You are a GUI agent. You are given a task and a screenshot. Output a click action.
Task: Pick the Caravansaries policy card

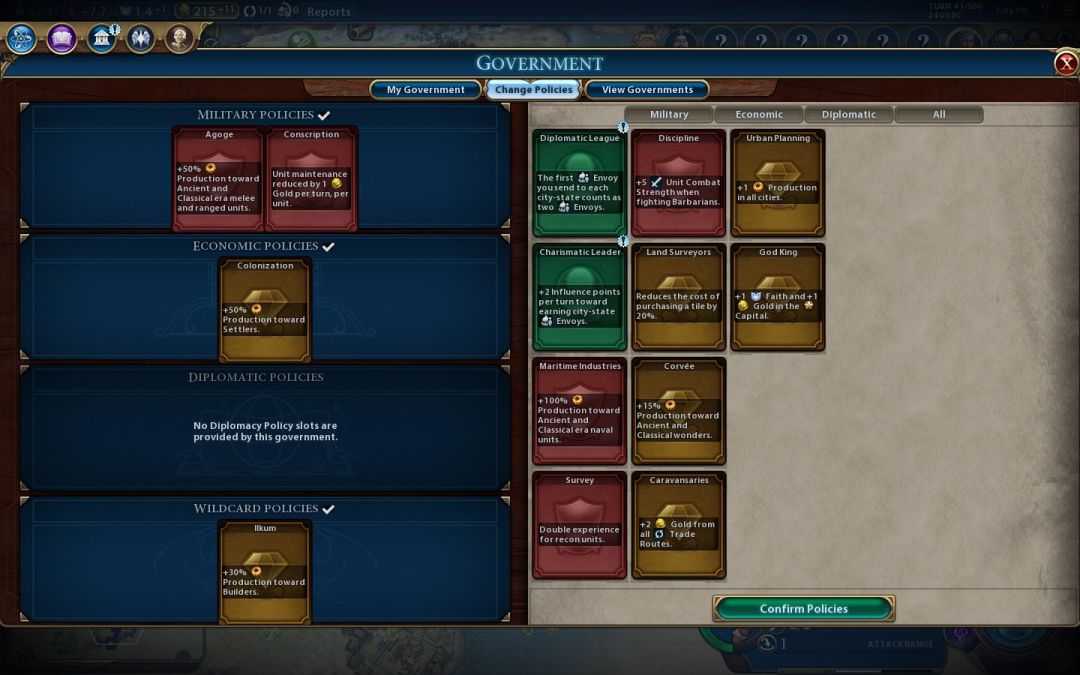tap(678, 524)
